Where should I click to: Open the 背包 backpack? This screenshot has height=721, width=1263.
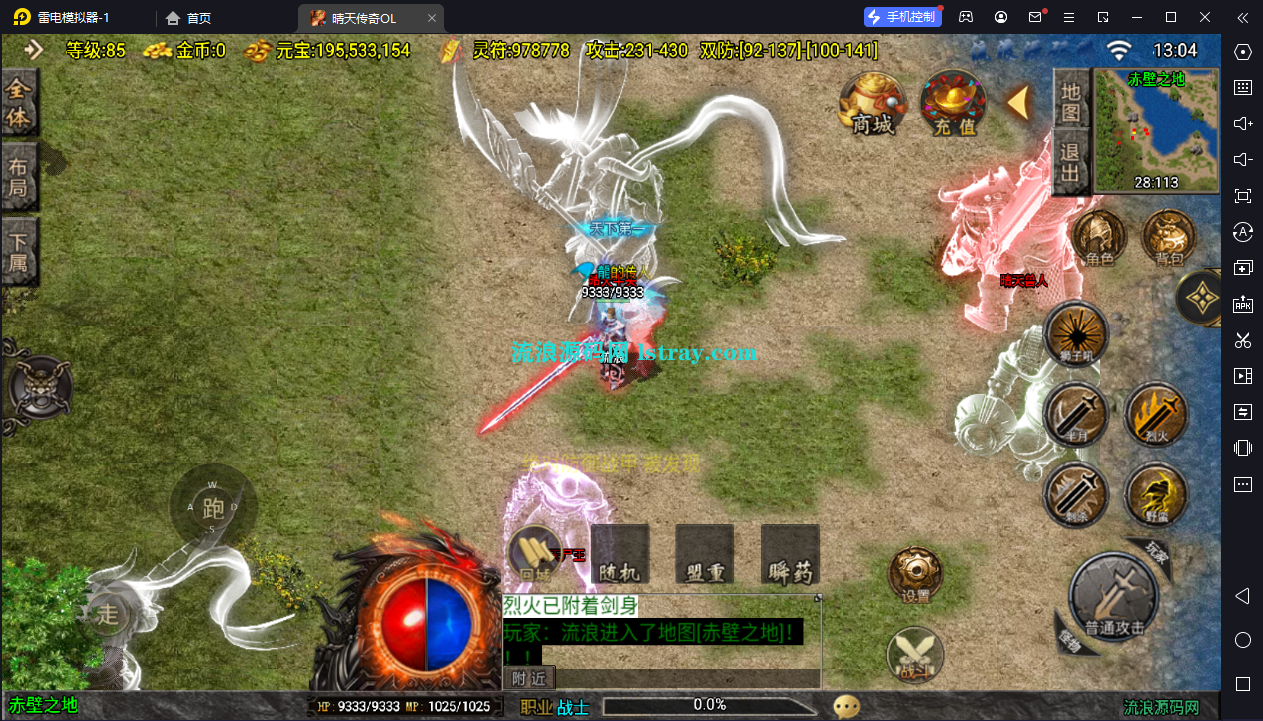[1168, 238]
